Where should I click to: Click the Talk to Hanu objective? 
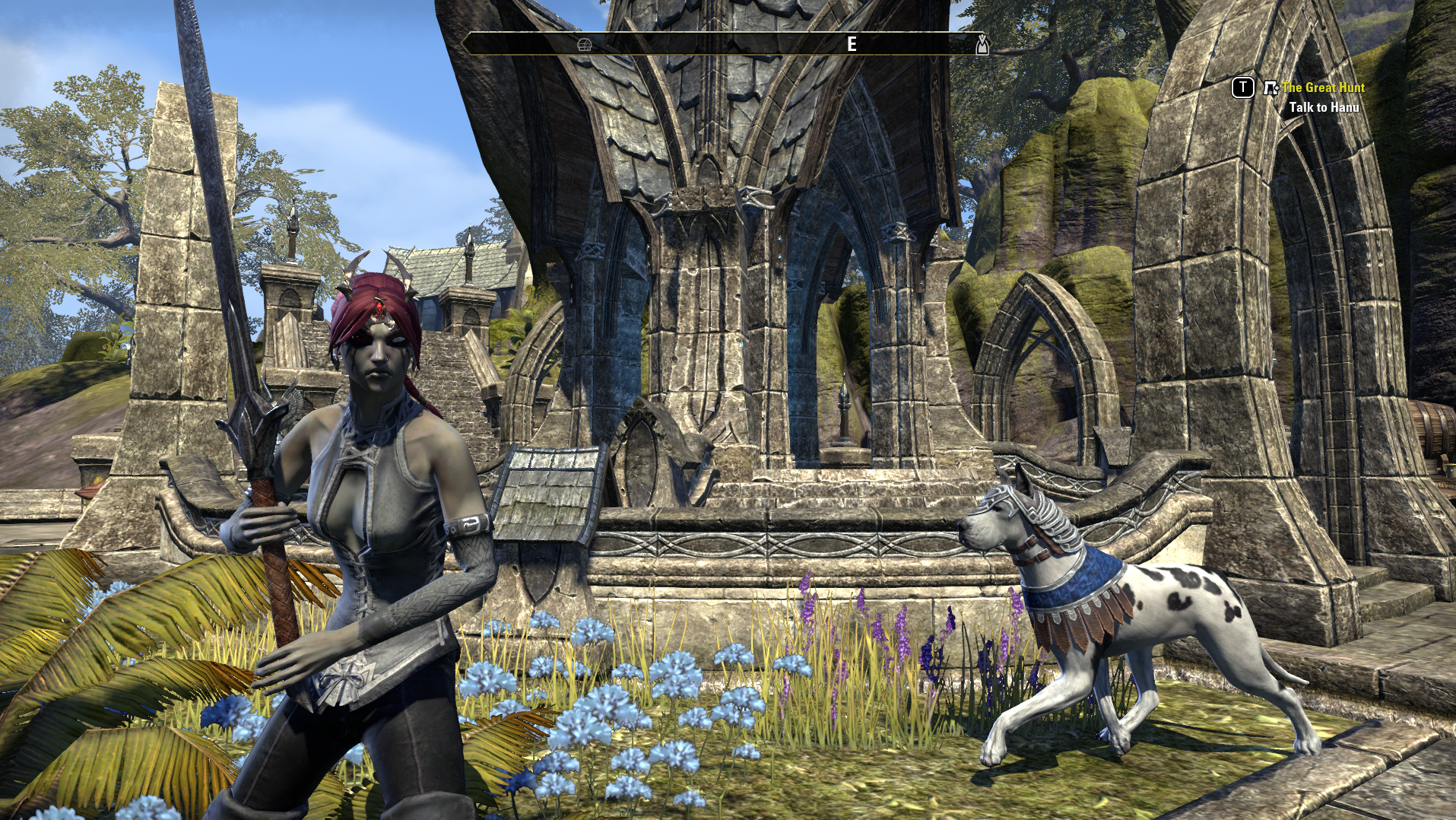pos(1324,107)
